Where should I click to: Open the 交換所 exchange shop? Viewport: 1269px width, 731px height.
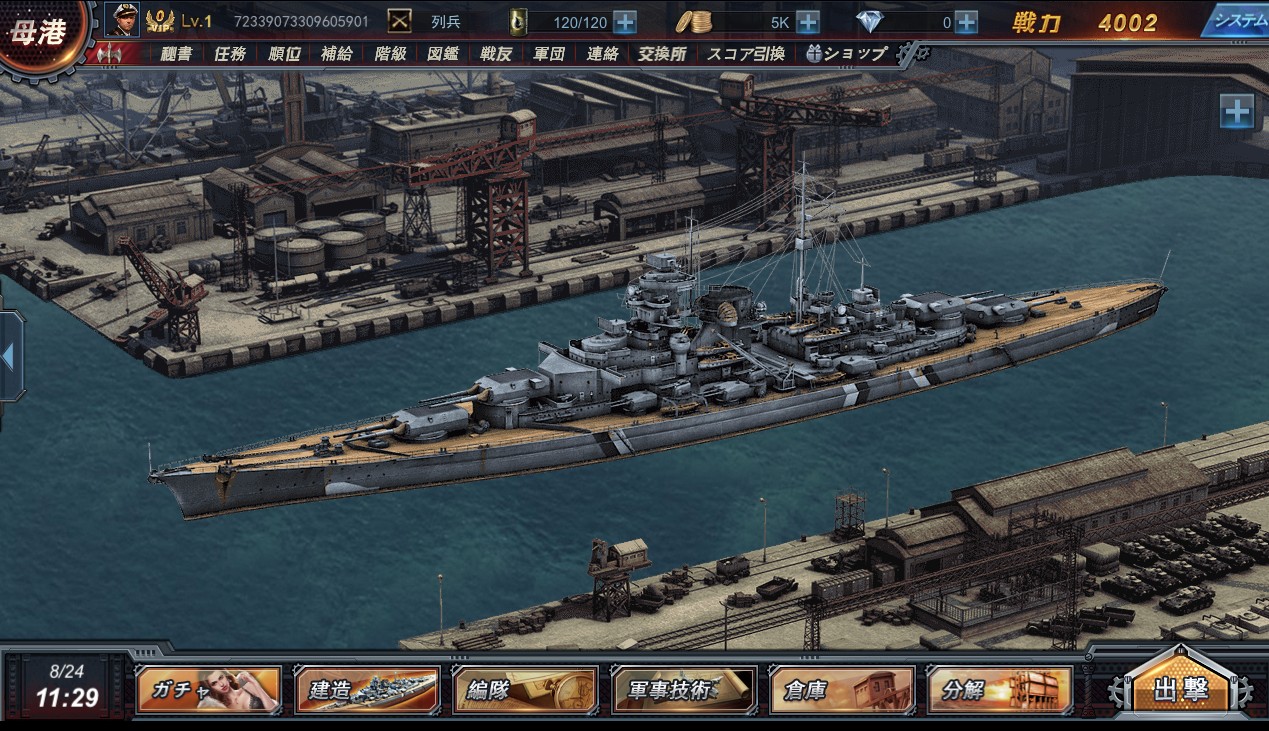660,54
